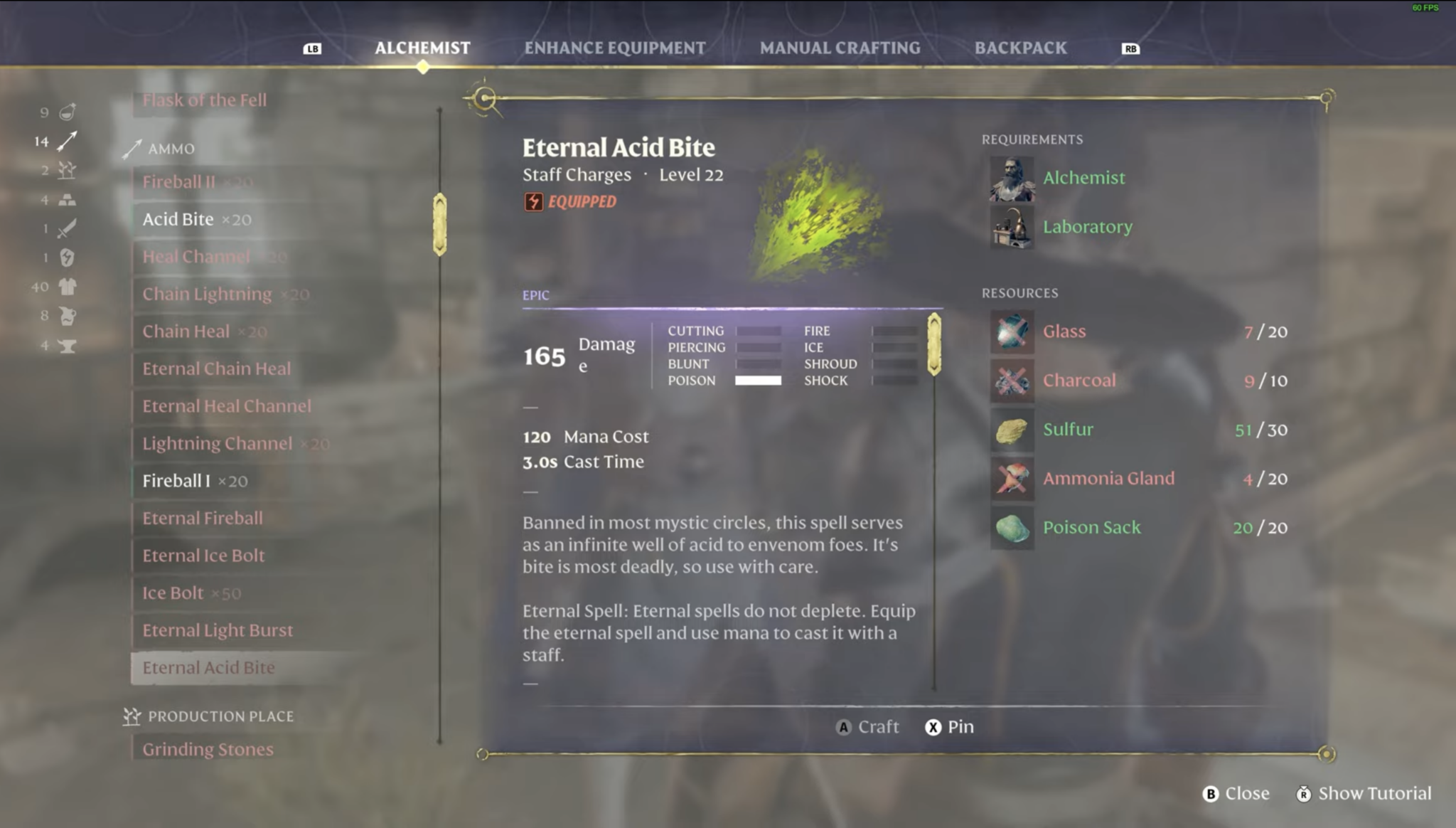This screenshot has height=828, width=1456.
Task: Pin the Eternal Acid Bite recipe
Action: [948, 727]
